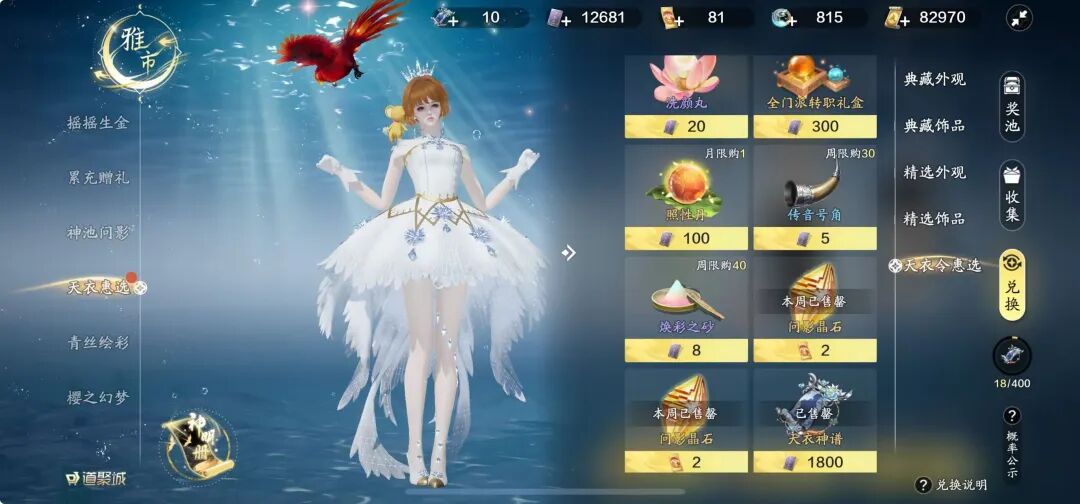Open the 摇摇生金 menu entry
1080x504 pixels.
[x=98, y=122]
